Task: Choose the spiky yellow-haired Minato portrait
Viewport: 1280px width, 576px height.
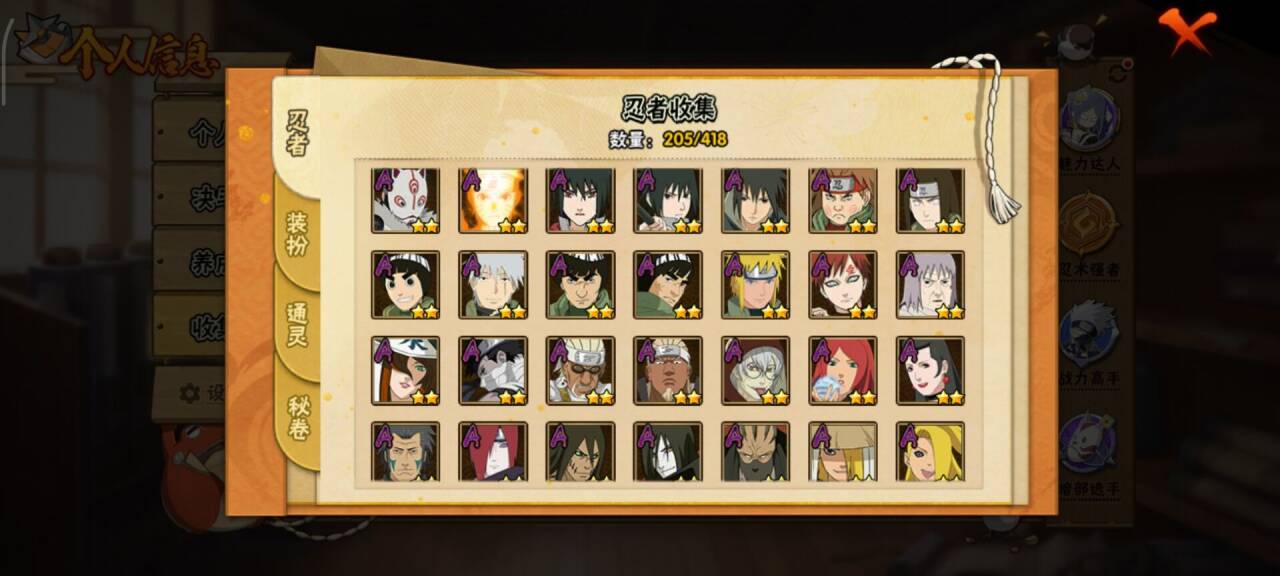Action: [755, 285]
